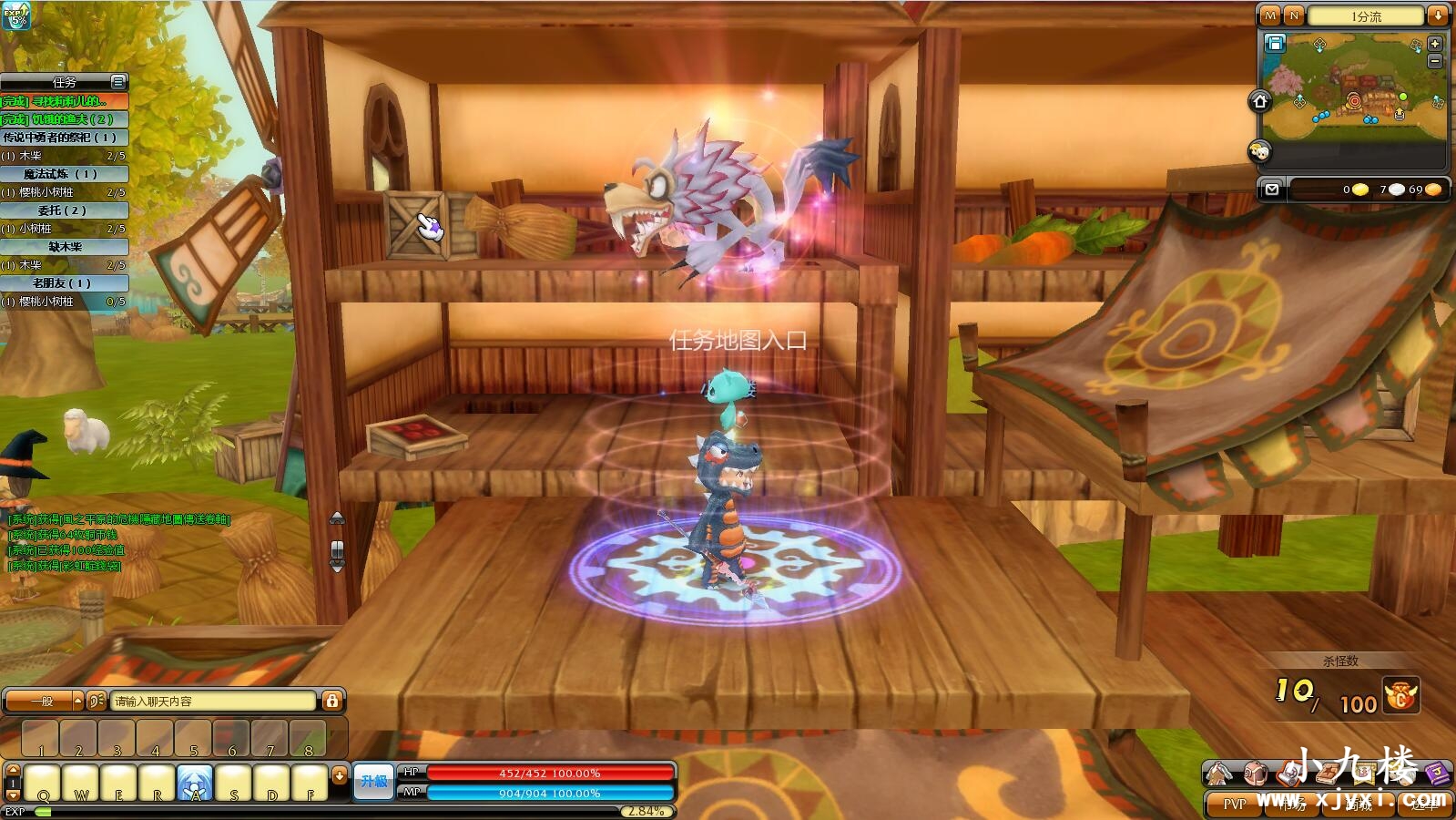Screen dimensions: 1456x820
Task: Zoom out the minimap with minus button
Action: coord(1435,60)
